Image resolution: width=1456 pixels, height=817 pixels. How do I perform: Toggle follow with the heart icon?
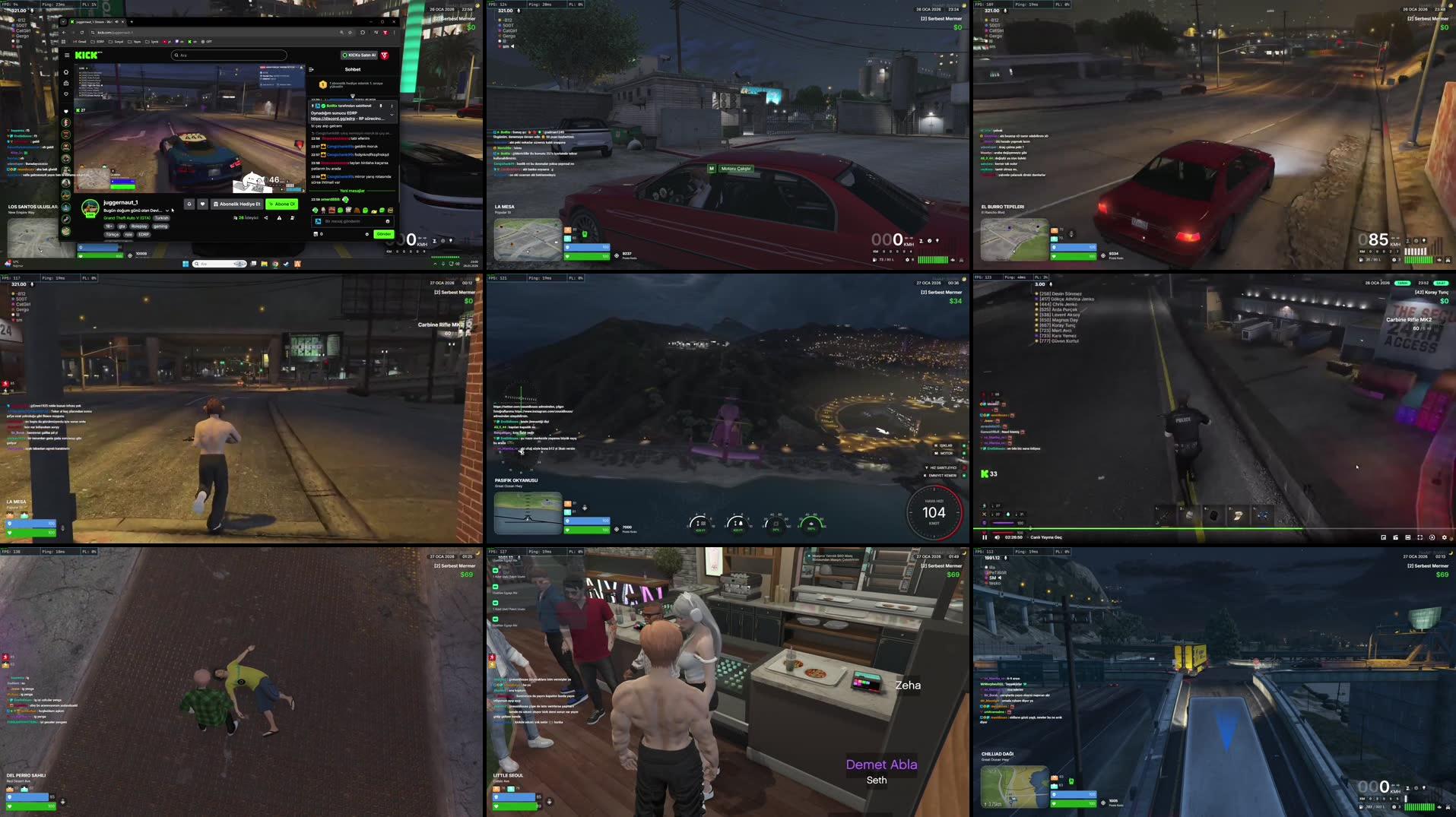(202, 204)
